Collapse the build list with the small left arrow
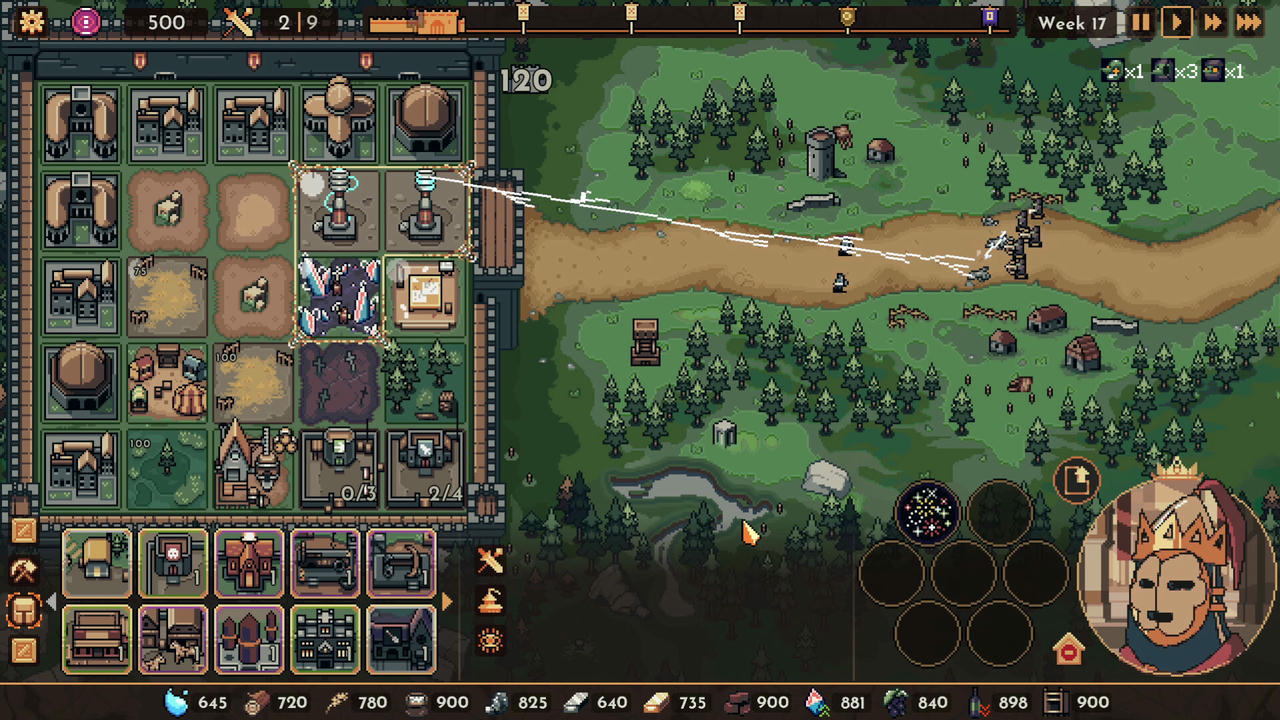 tap(51, 601)
